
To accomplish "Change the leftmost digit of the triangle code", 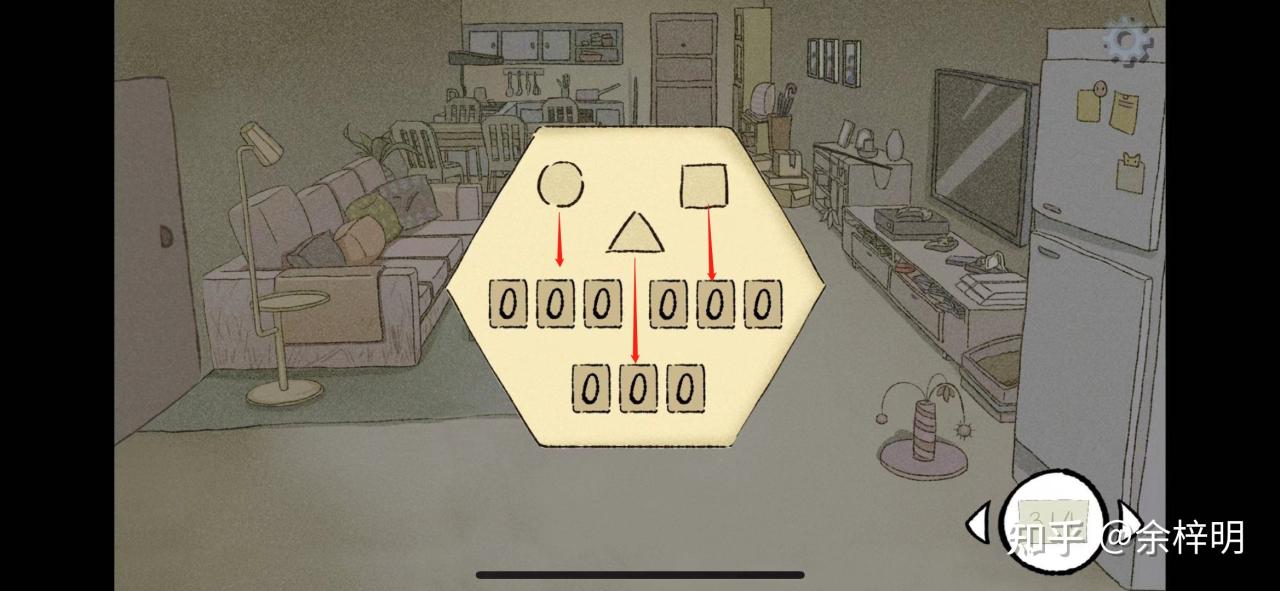I will coord(593,388).
